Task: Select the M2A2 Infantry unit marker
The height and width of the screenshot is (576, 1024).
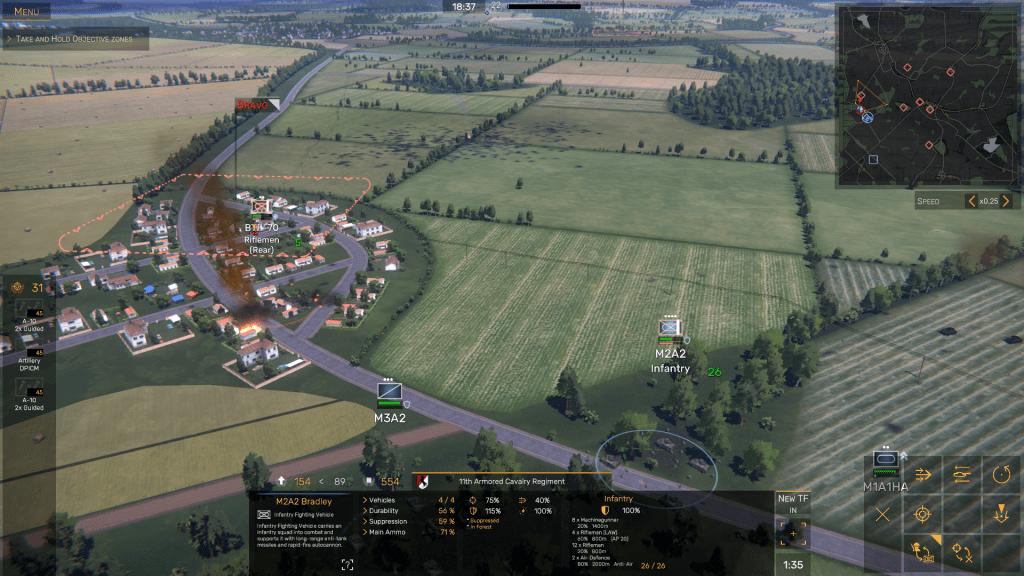Action: point(670,328)
